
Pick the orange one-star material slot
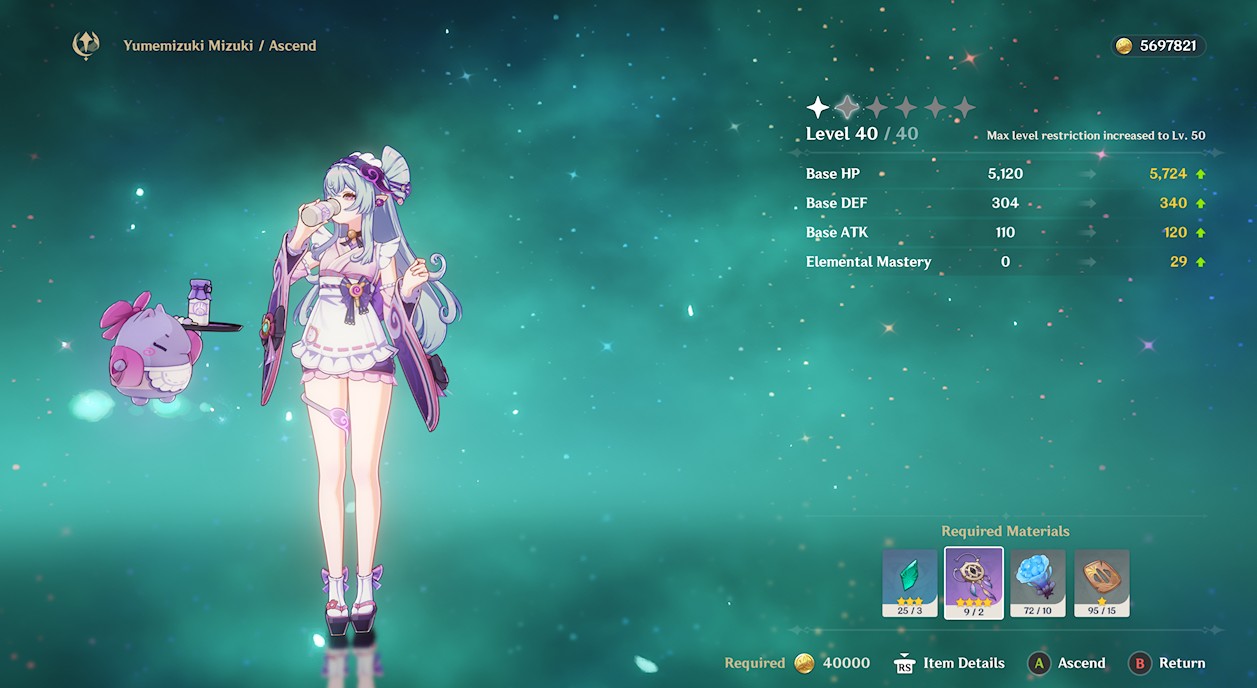point(1102,581)
